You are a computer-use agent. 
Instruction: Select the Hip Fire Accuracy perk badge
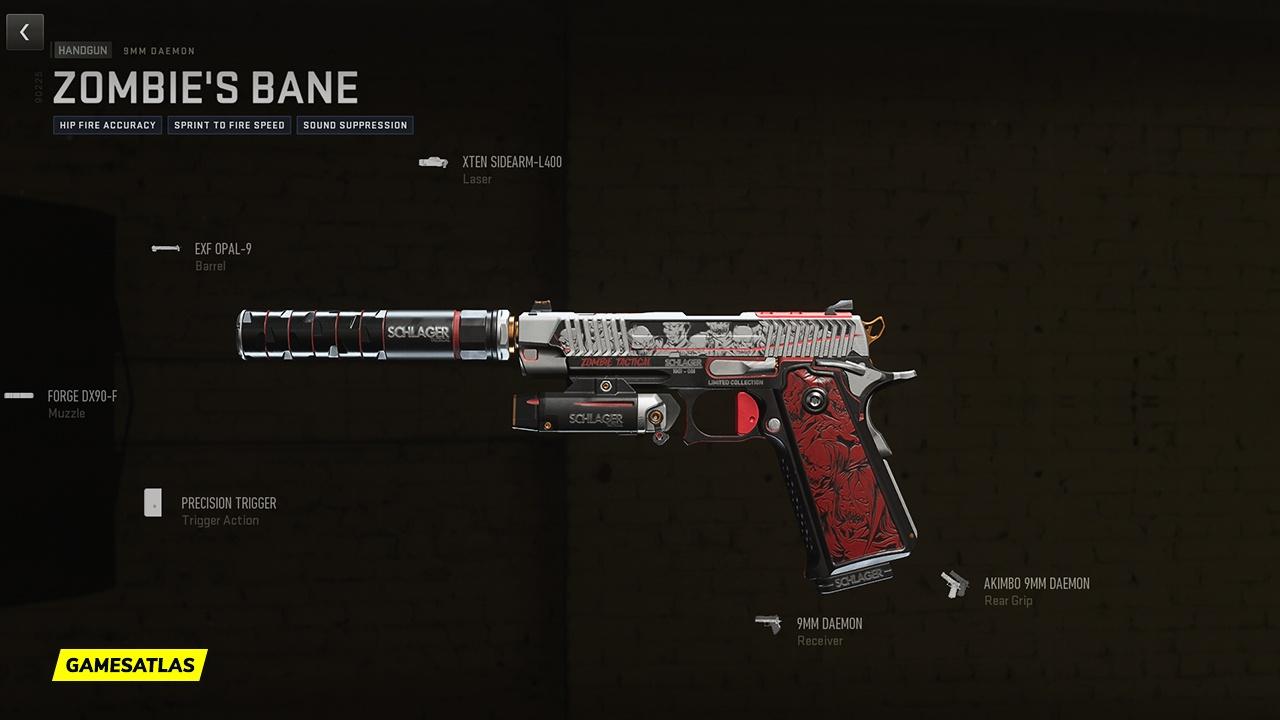tap(107, 125)
